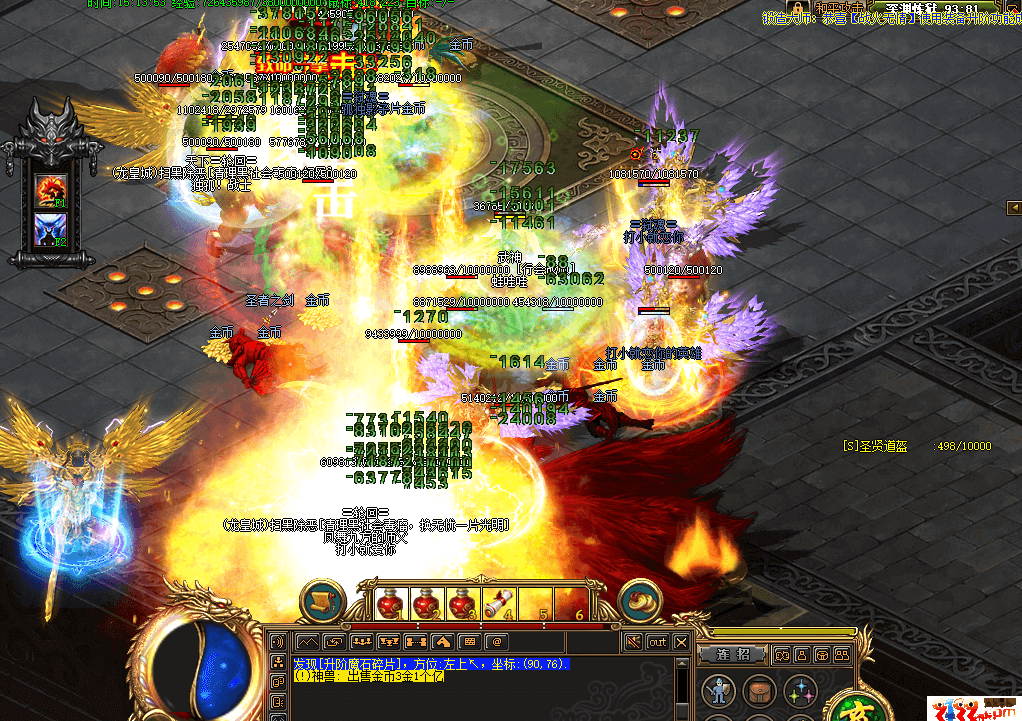Open the round scroll button left of hotbar
This screenshot has height=721, width=1022.
click(322, 601)
